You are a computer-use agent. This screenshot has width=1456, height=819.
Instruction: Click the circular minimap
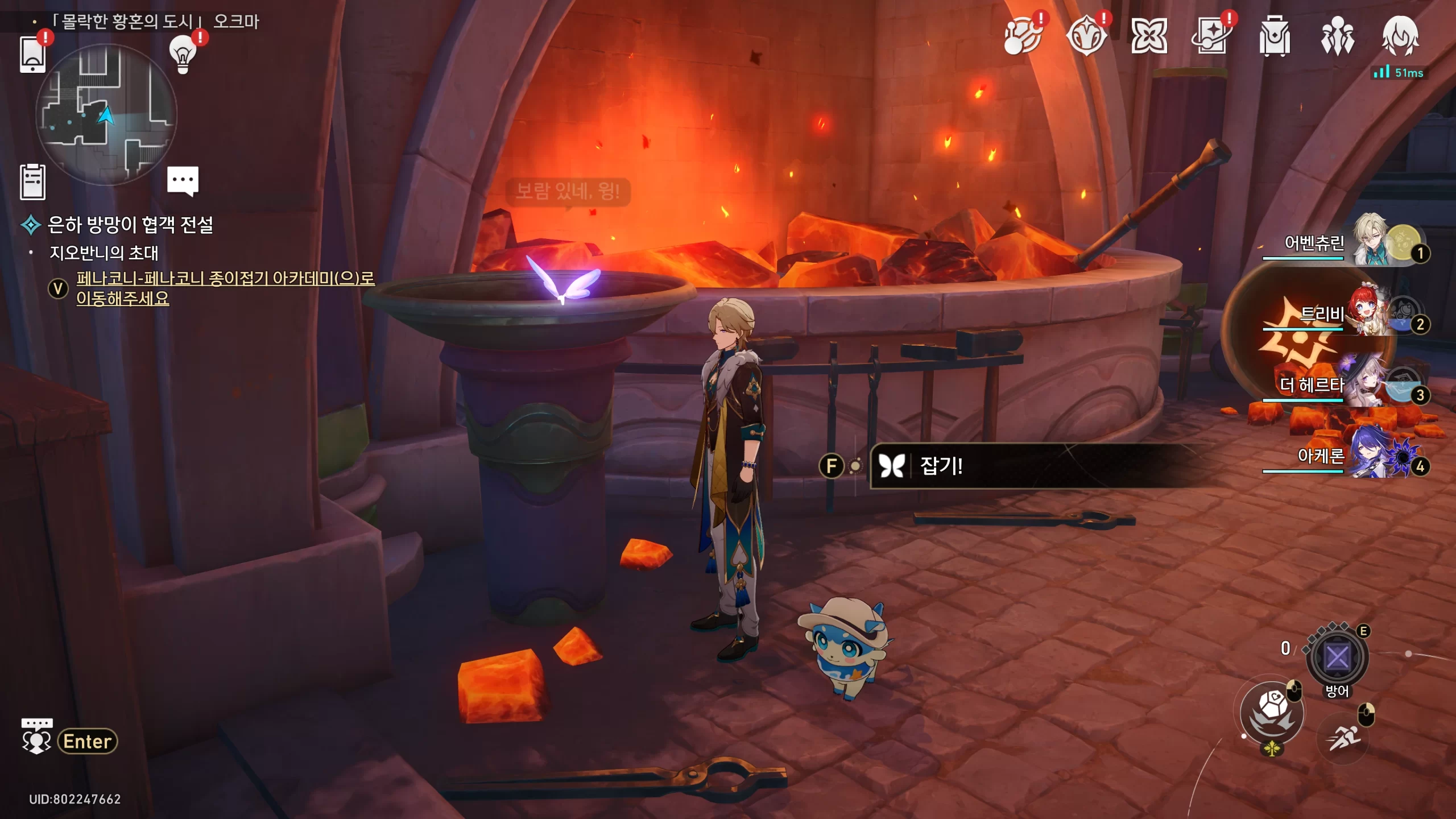tap(106, 115)
